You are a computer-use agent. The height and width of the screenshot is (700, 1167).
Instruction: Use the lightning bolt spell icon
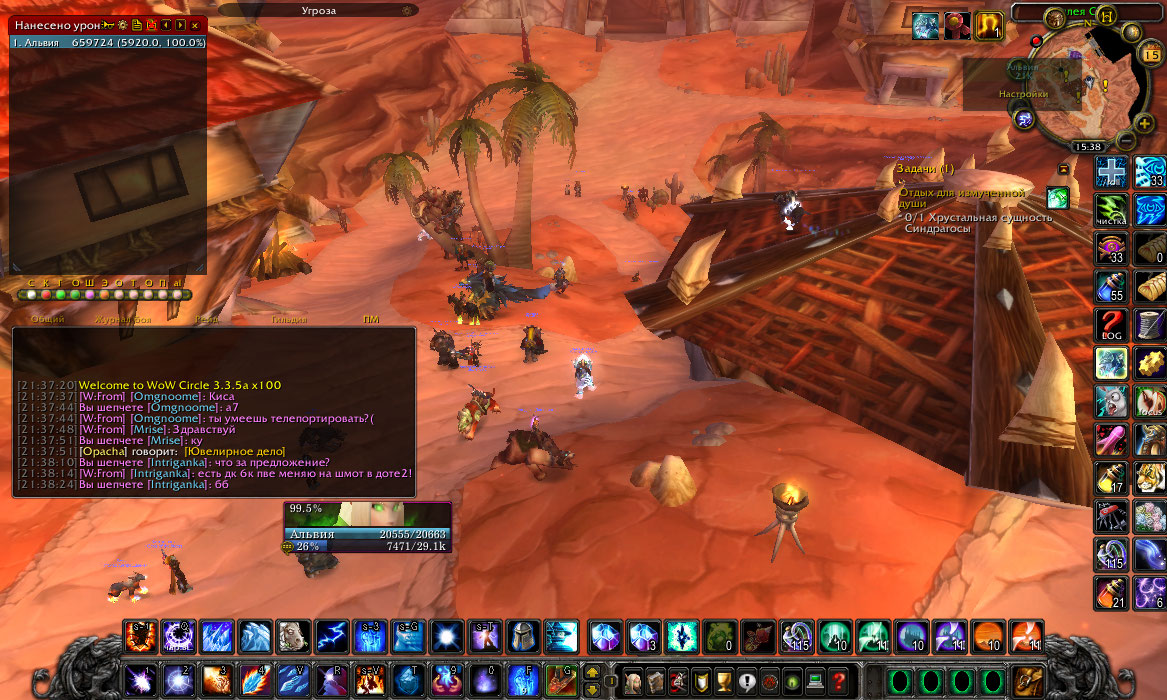331,636
